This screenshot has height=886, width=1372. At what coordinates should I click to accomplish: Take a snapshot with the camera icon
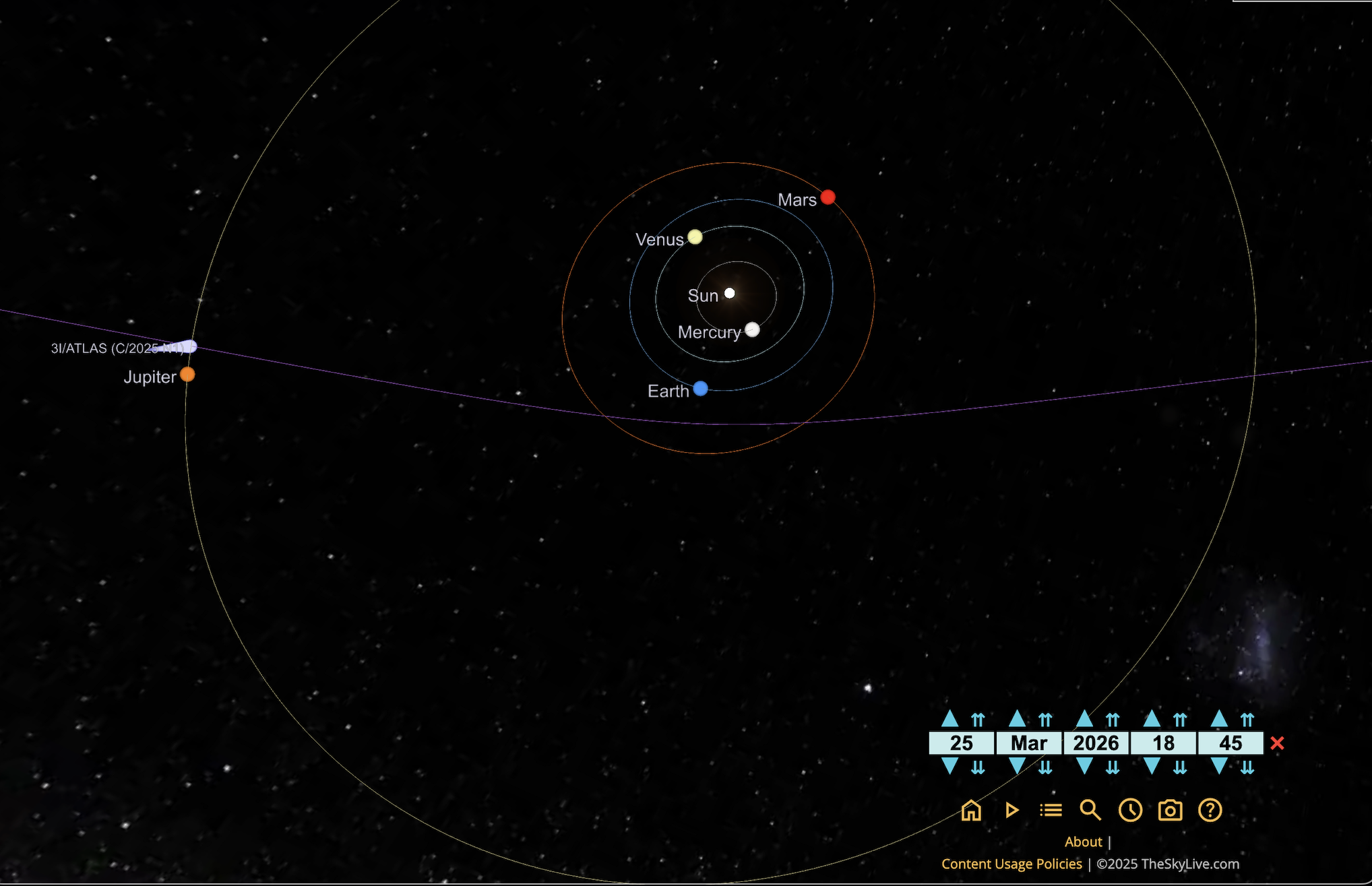tap(1170, 810)
